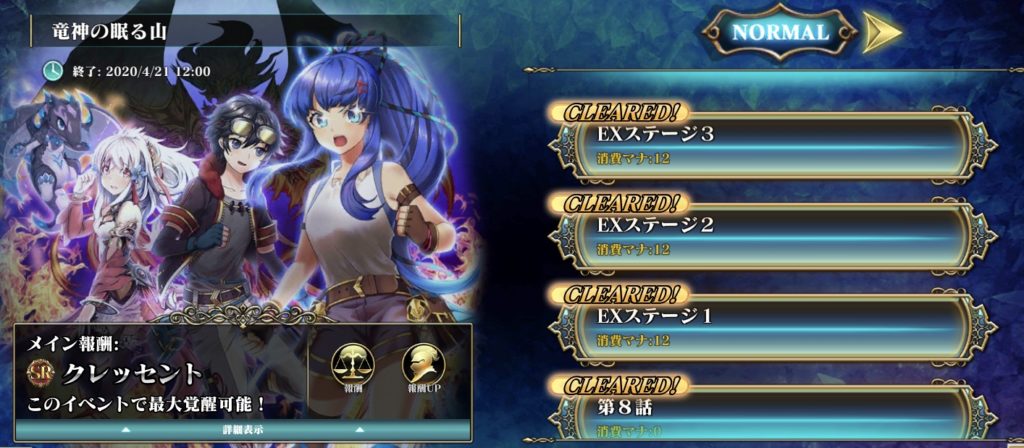Click the NORMAL difficulty badge
Viewport: 1024px width, 448px height.
coord(780,32)
